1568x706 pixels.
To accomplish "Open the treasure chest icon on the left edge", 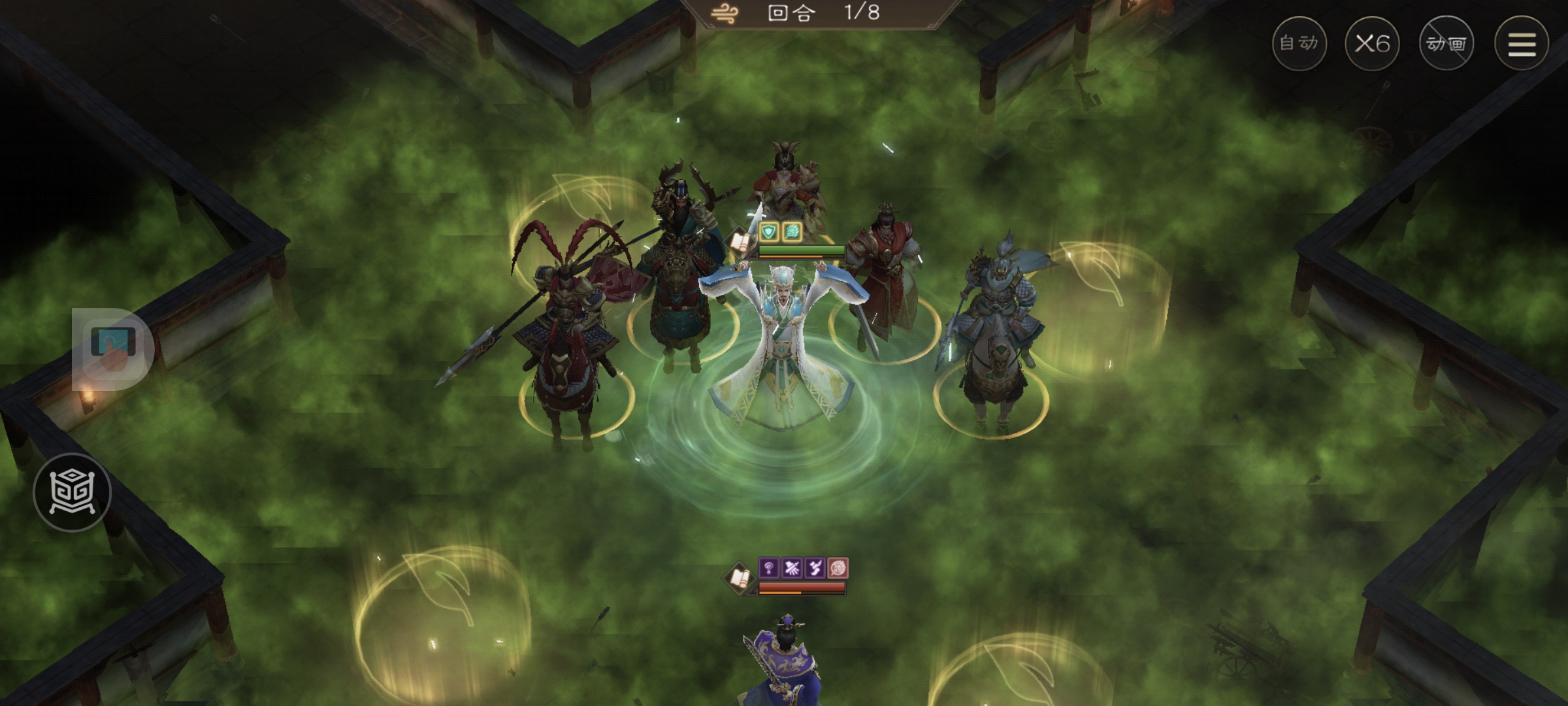I will pos(74,490).
